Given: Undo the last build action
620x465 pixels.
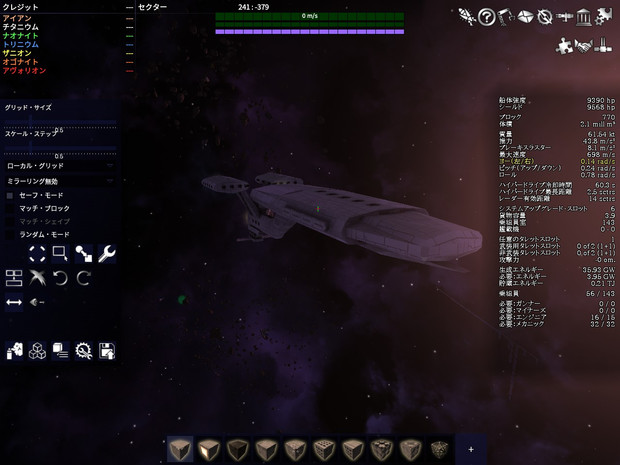Looking at the screenshot, I should [60, 277].
